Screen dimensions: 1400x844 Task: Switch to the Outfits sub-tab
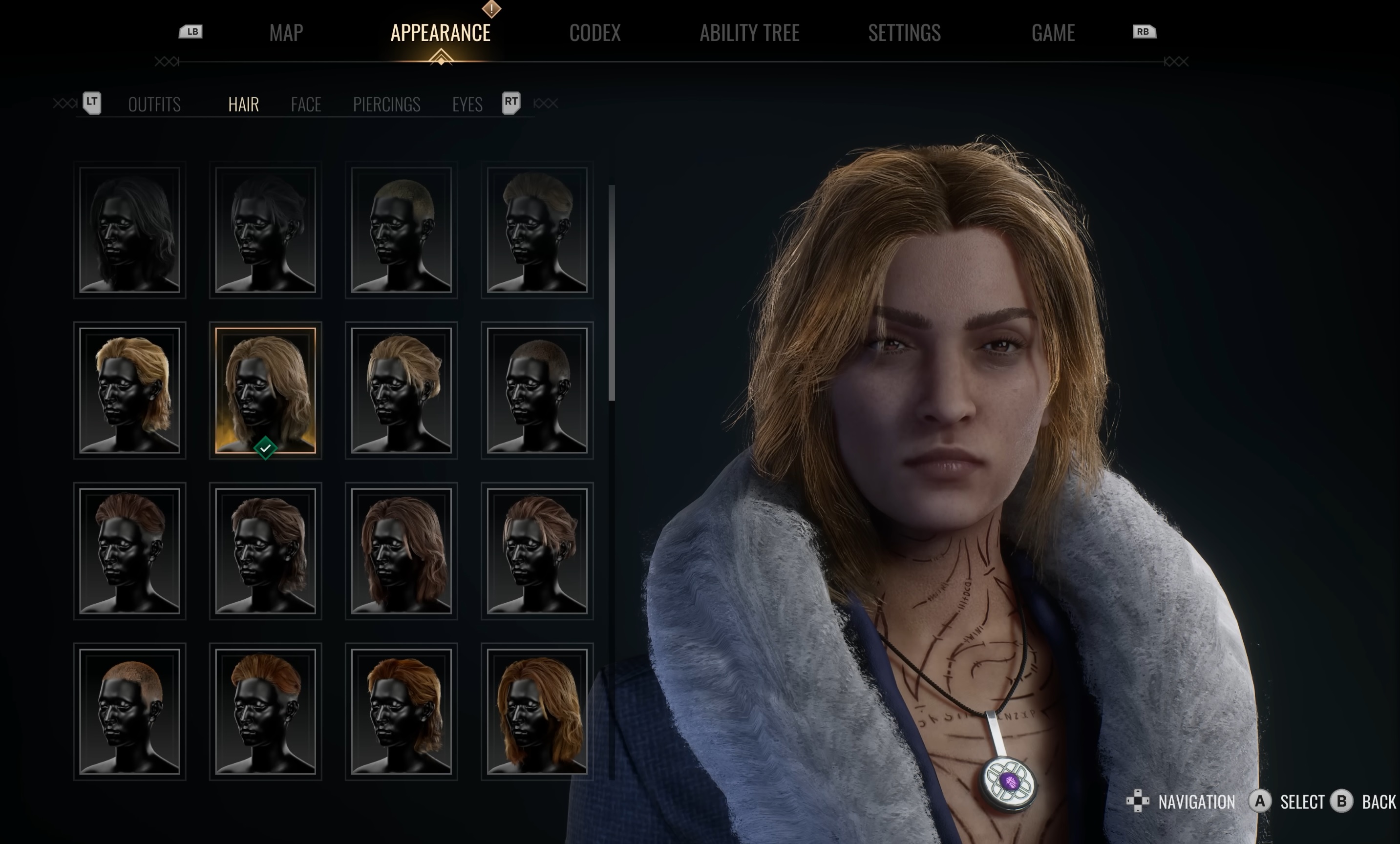click(x=154, y=105)
